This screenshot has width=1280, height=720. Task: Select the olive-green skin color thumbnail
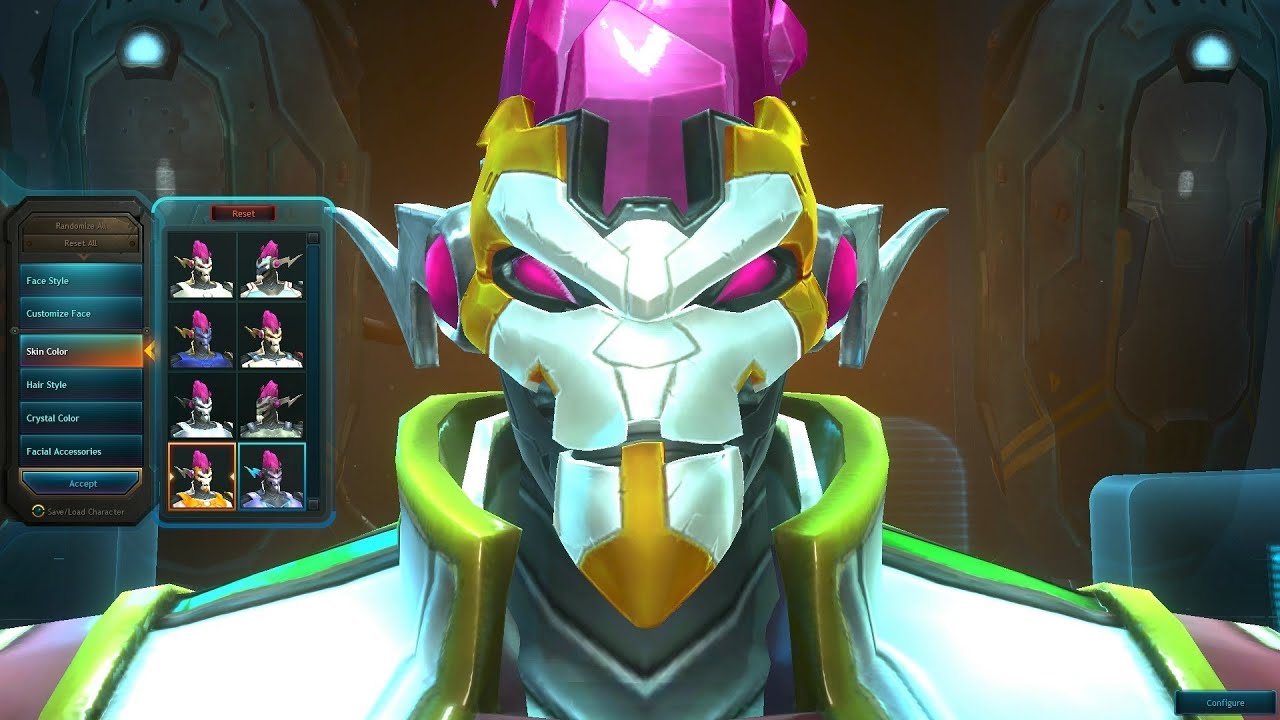point(271,407)
